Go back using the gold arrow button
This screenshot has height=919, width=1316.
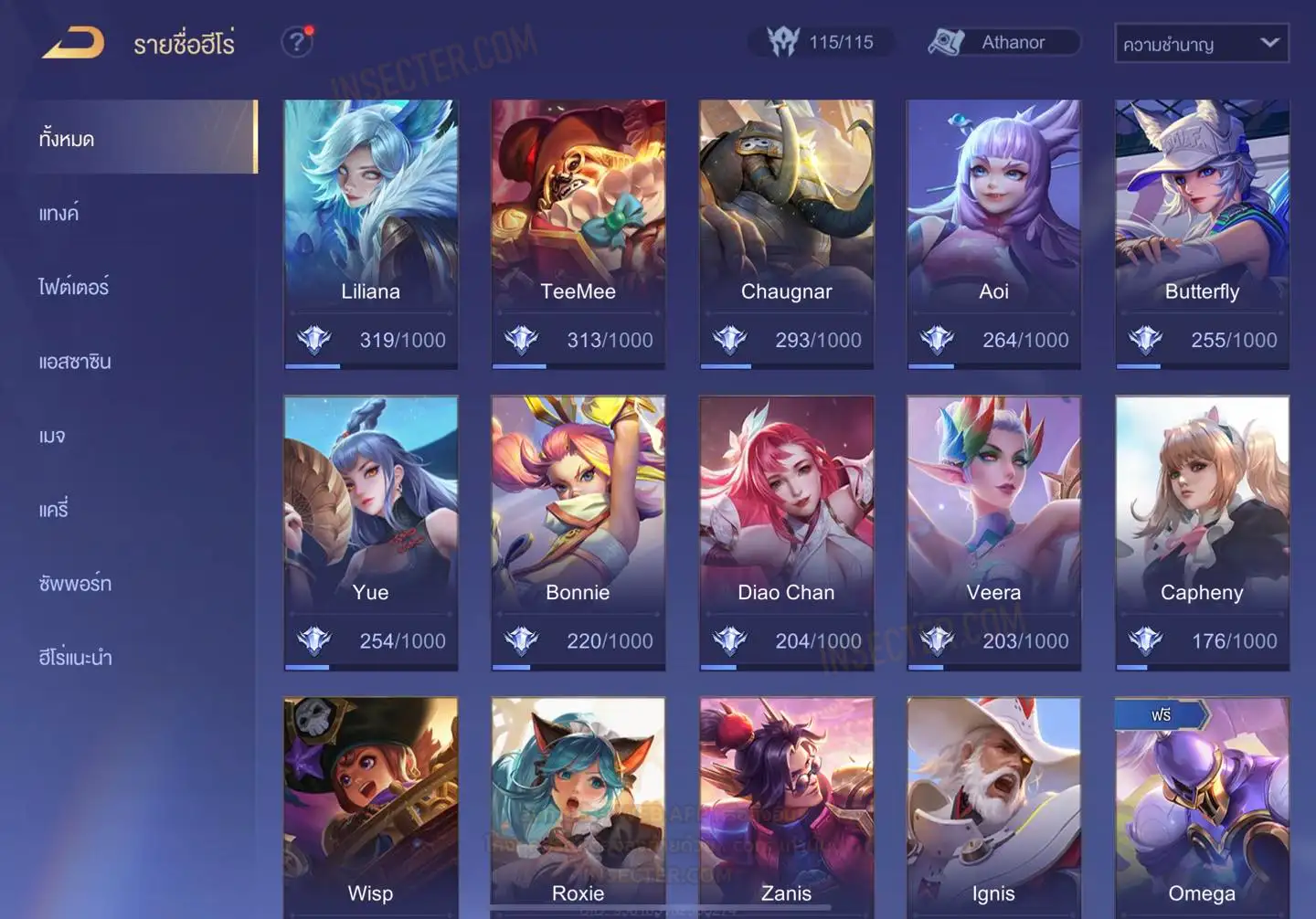(73, 43)
